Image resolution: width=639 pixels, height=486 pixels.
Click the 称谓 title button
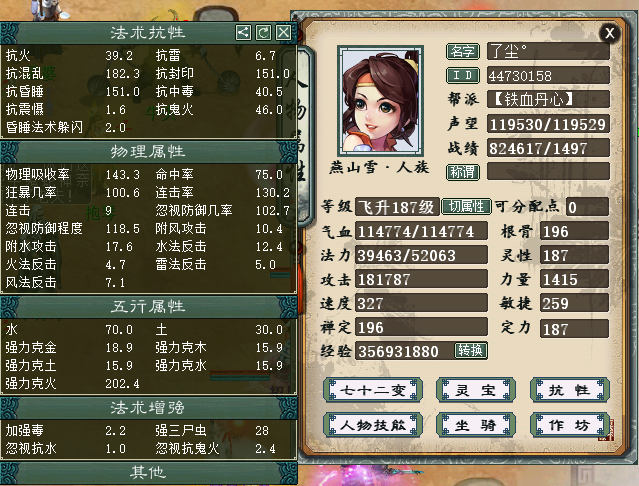pos(461,171)
